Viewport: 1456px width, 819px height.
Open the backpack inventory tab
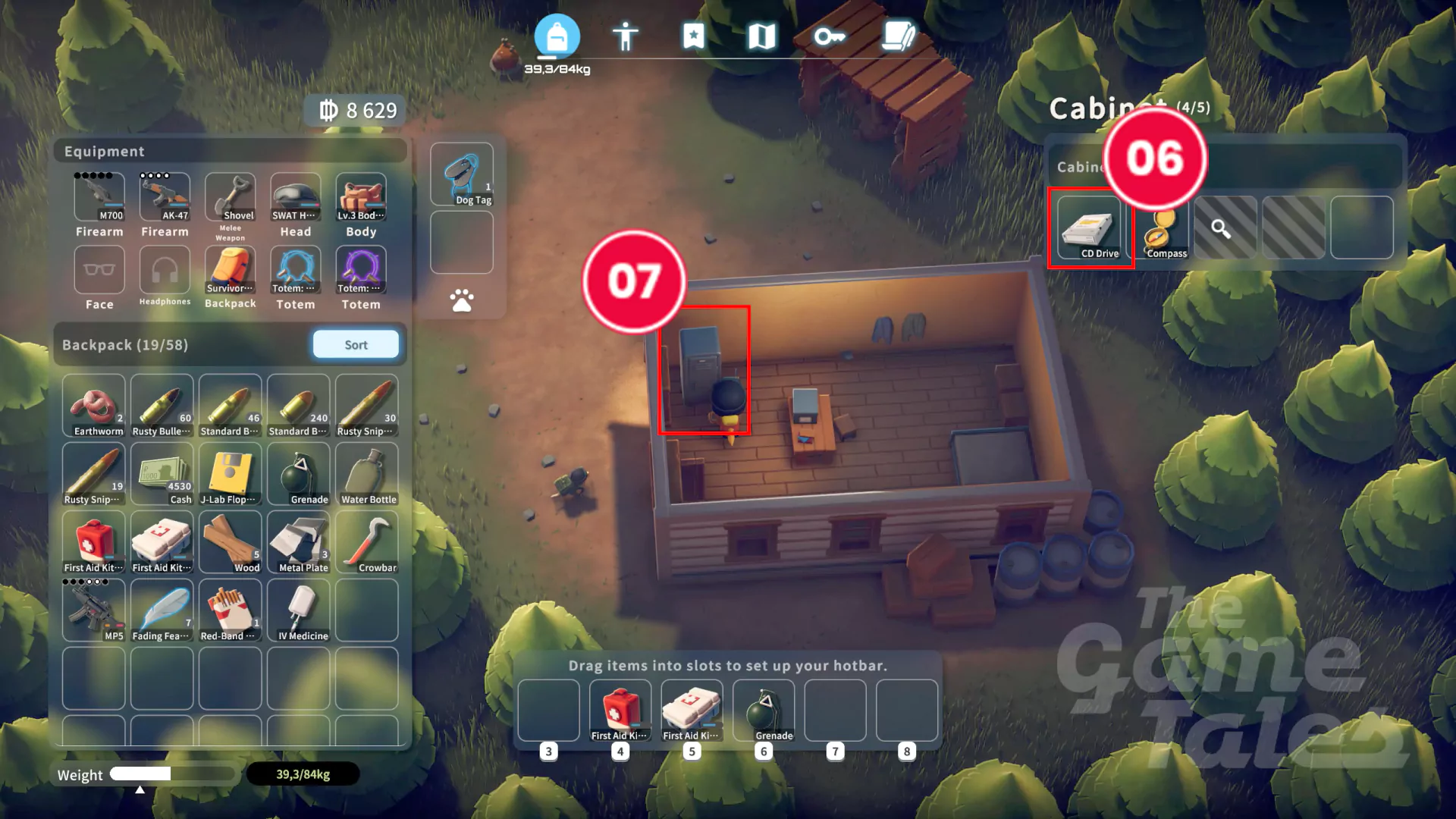point(557,36)
